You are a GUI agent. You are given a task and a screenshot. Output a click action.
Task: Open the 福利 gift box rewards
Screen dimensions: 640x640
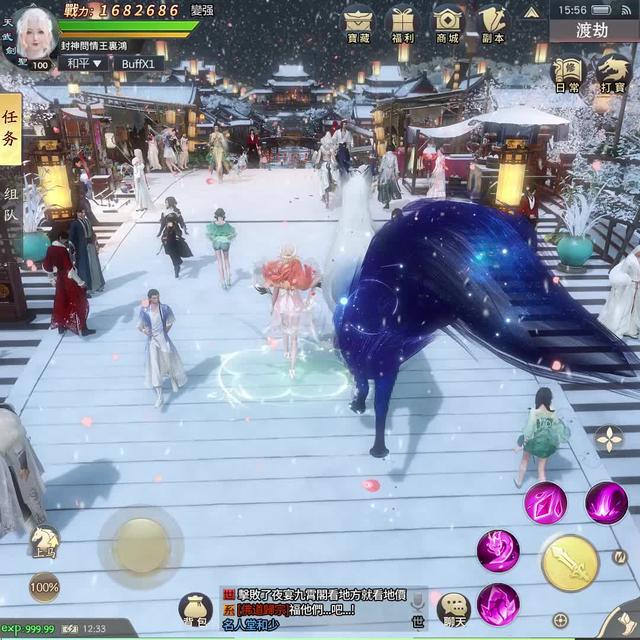[x=403, y=22]
